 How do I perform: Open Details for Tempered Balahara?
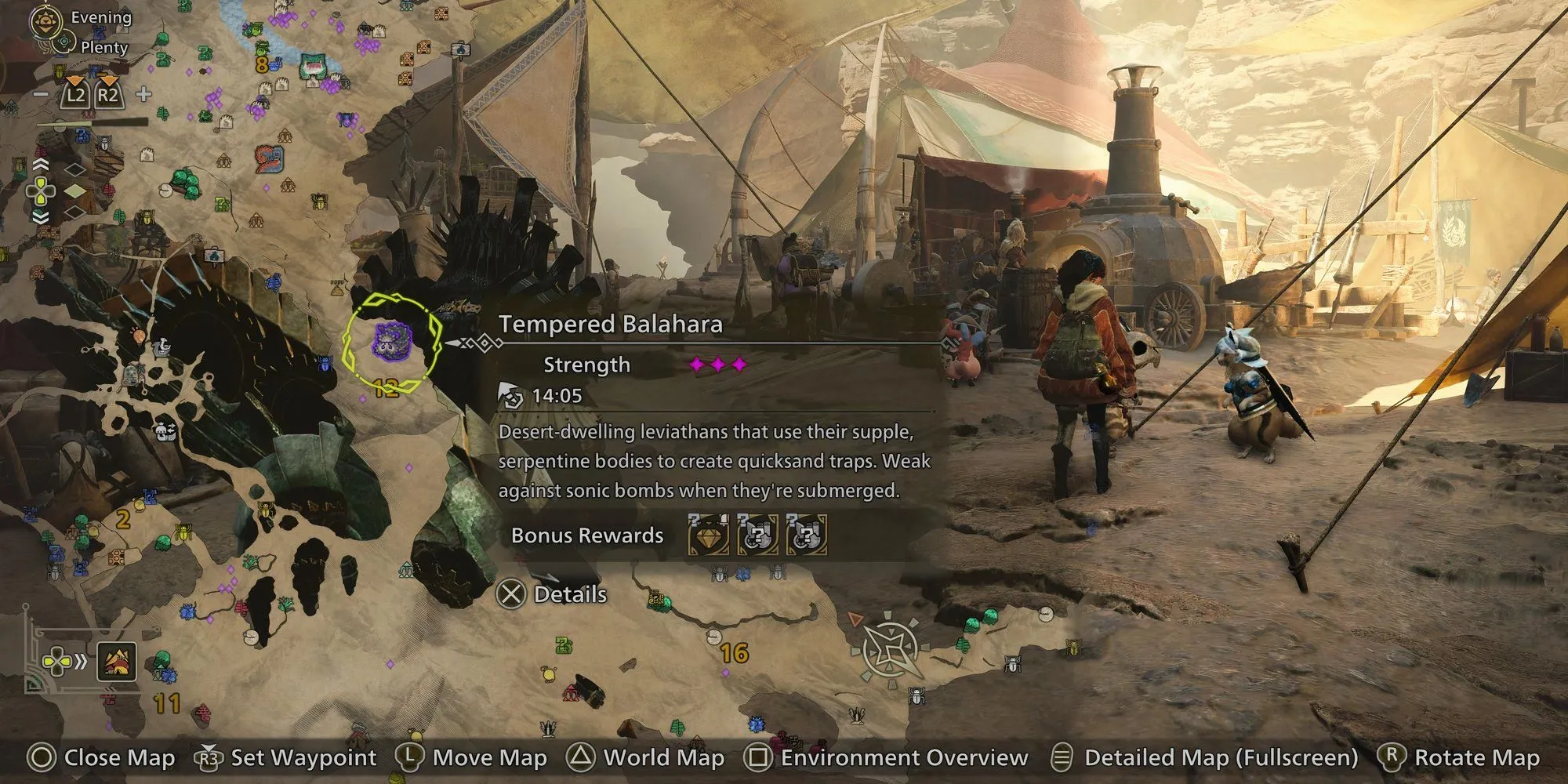click(x=553, y=594)
